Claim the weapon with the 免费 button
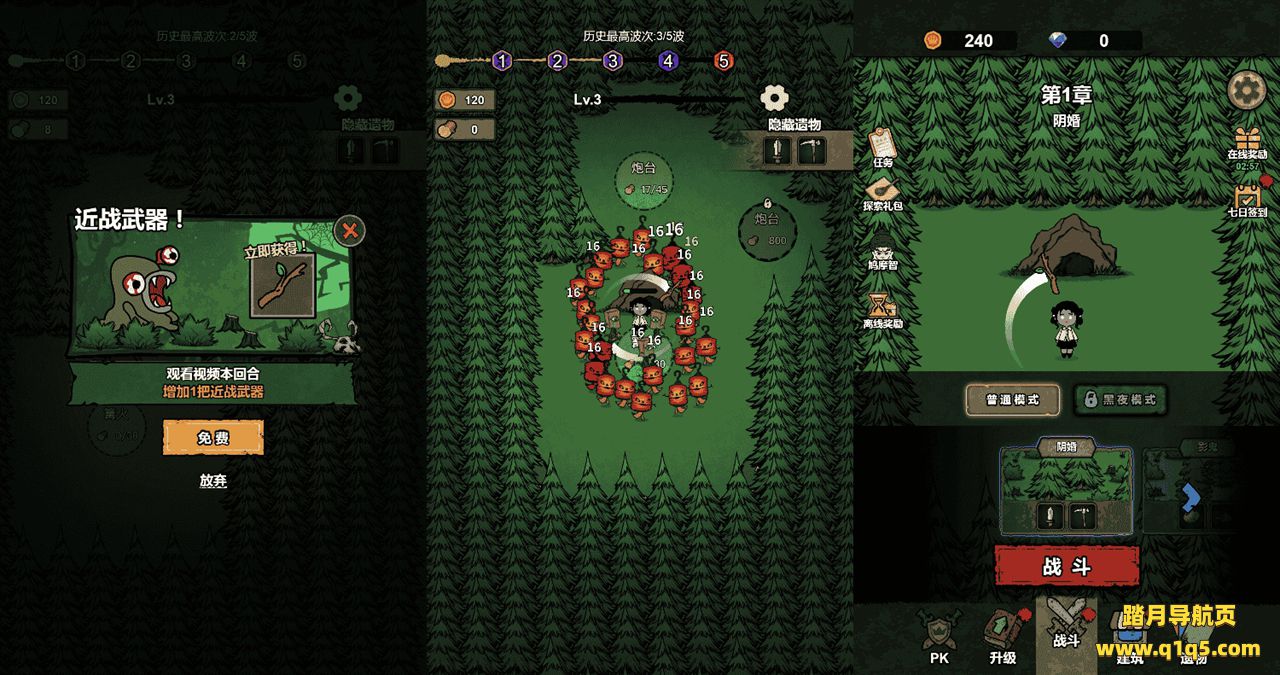1280x675 pixels. click(213, 438)
